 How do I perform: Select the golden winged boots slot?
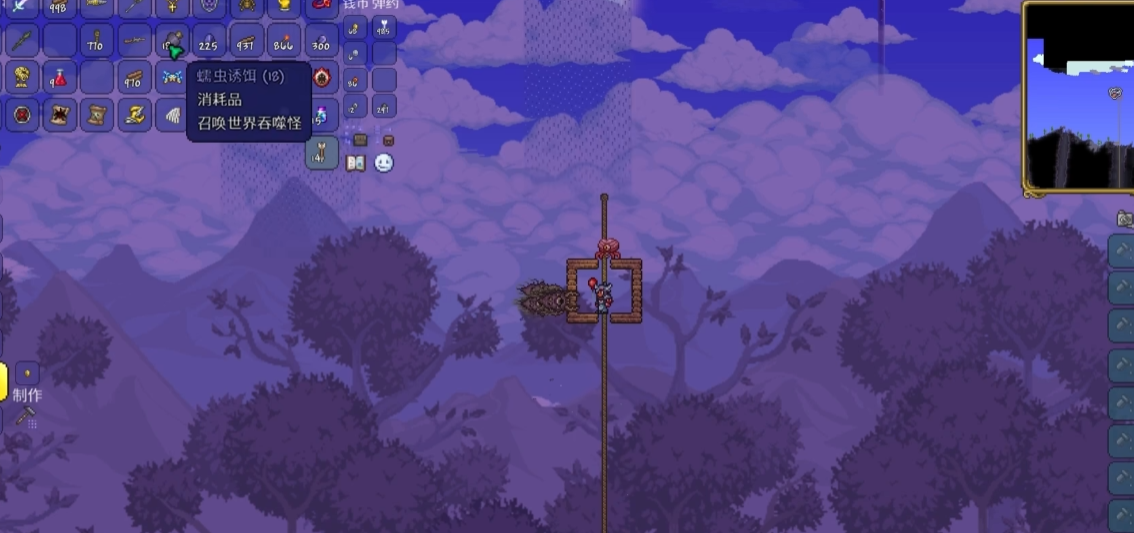coord(134,114)
